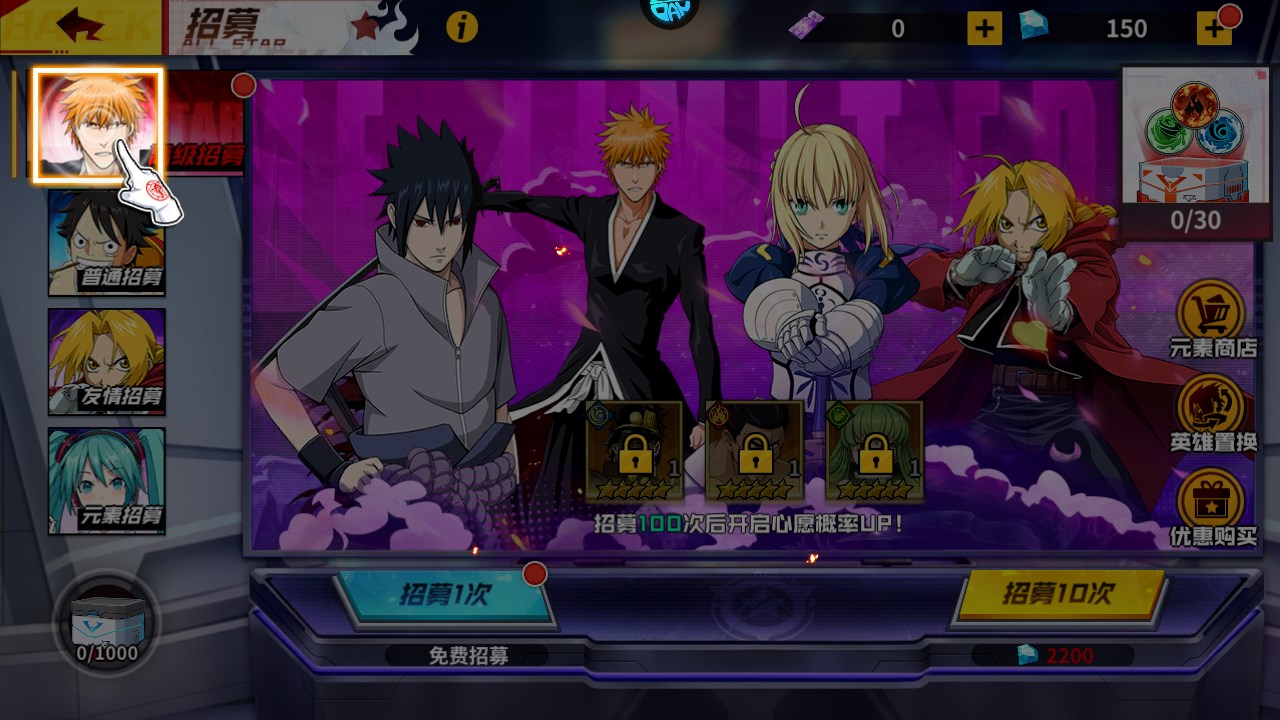1280x720 pixels.
Task: Switch to 元素招募 tab
Action: (x=107, y=481)
